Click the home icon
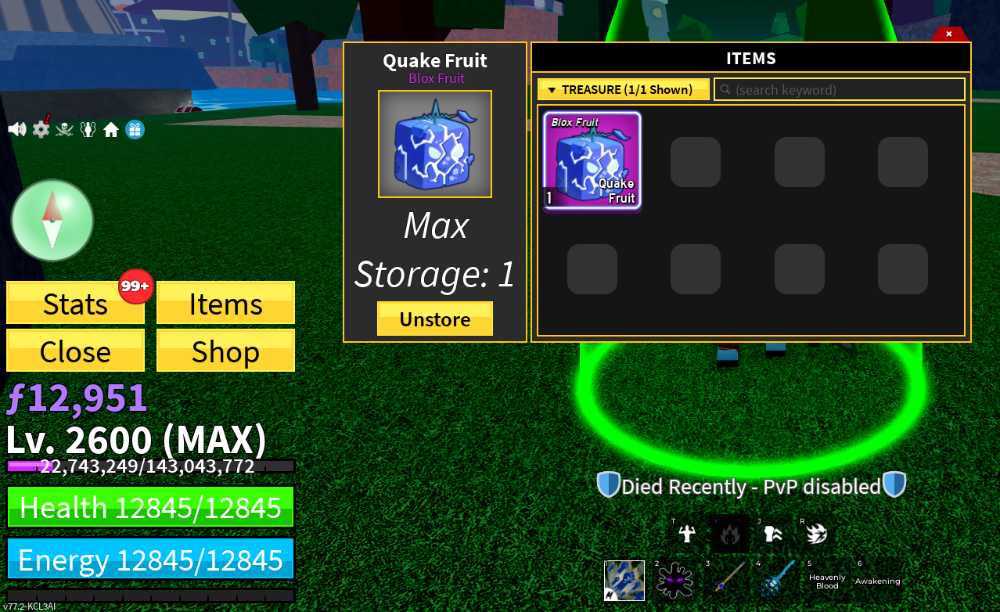The image size is (1000, 612). pyautogui.click(x=111, y=130)
